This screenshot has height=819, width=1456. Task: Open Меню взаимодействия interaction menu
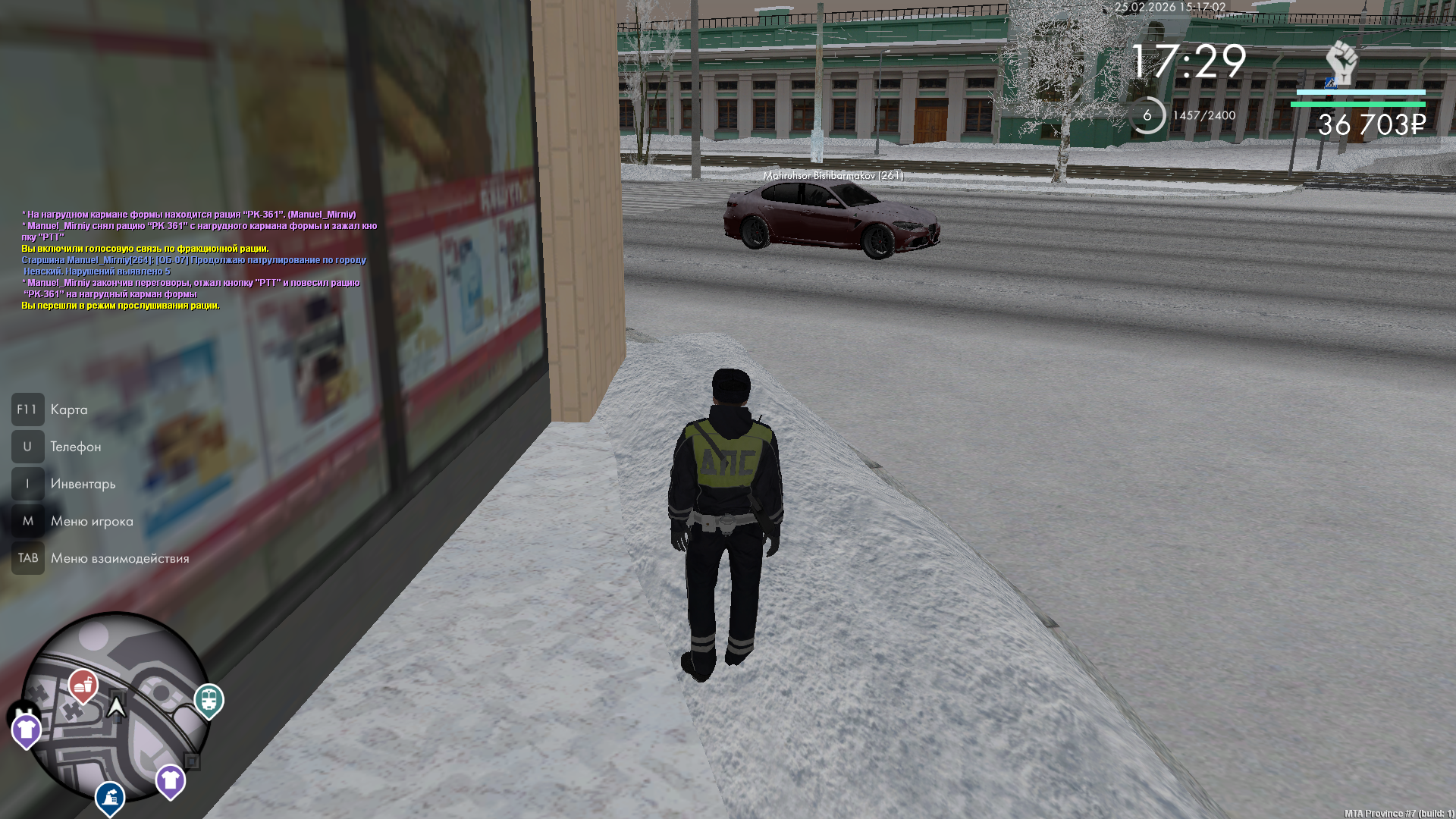[x=119, y=559]
